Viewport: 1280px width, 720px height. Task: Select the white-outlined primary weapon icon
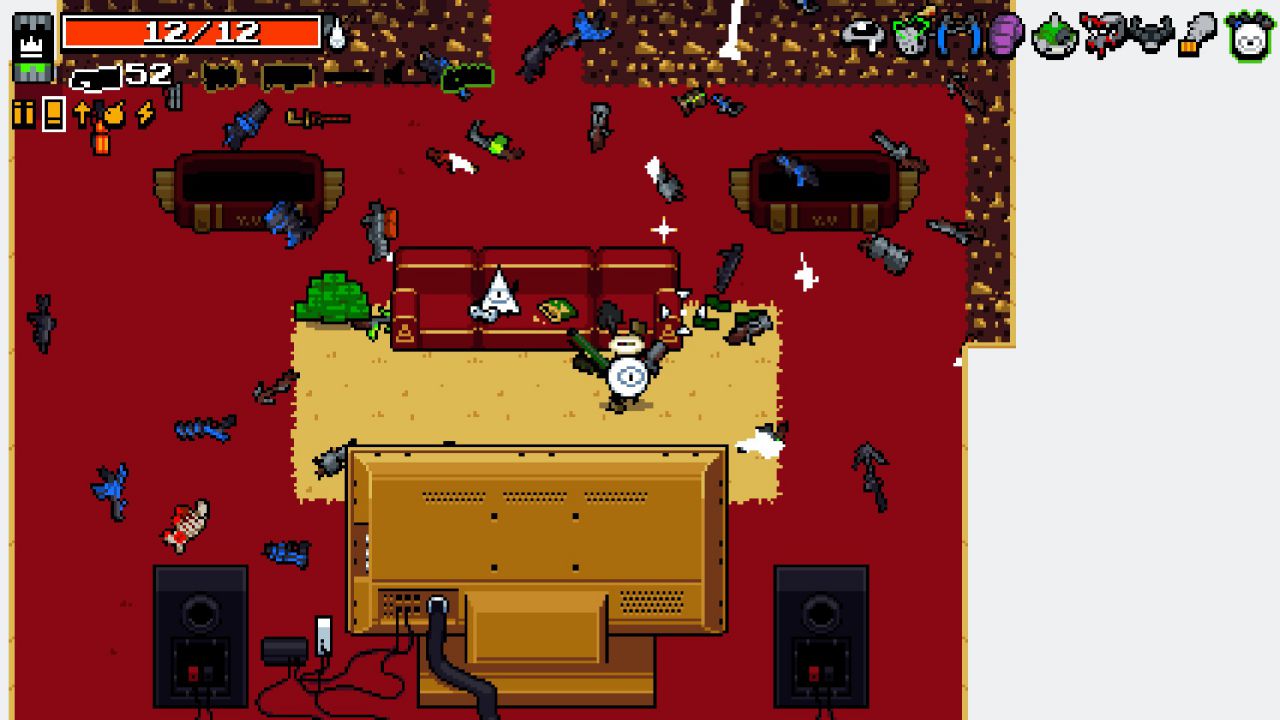tap(94, 76)
